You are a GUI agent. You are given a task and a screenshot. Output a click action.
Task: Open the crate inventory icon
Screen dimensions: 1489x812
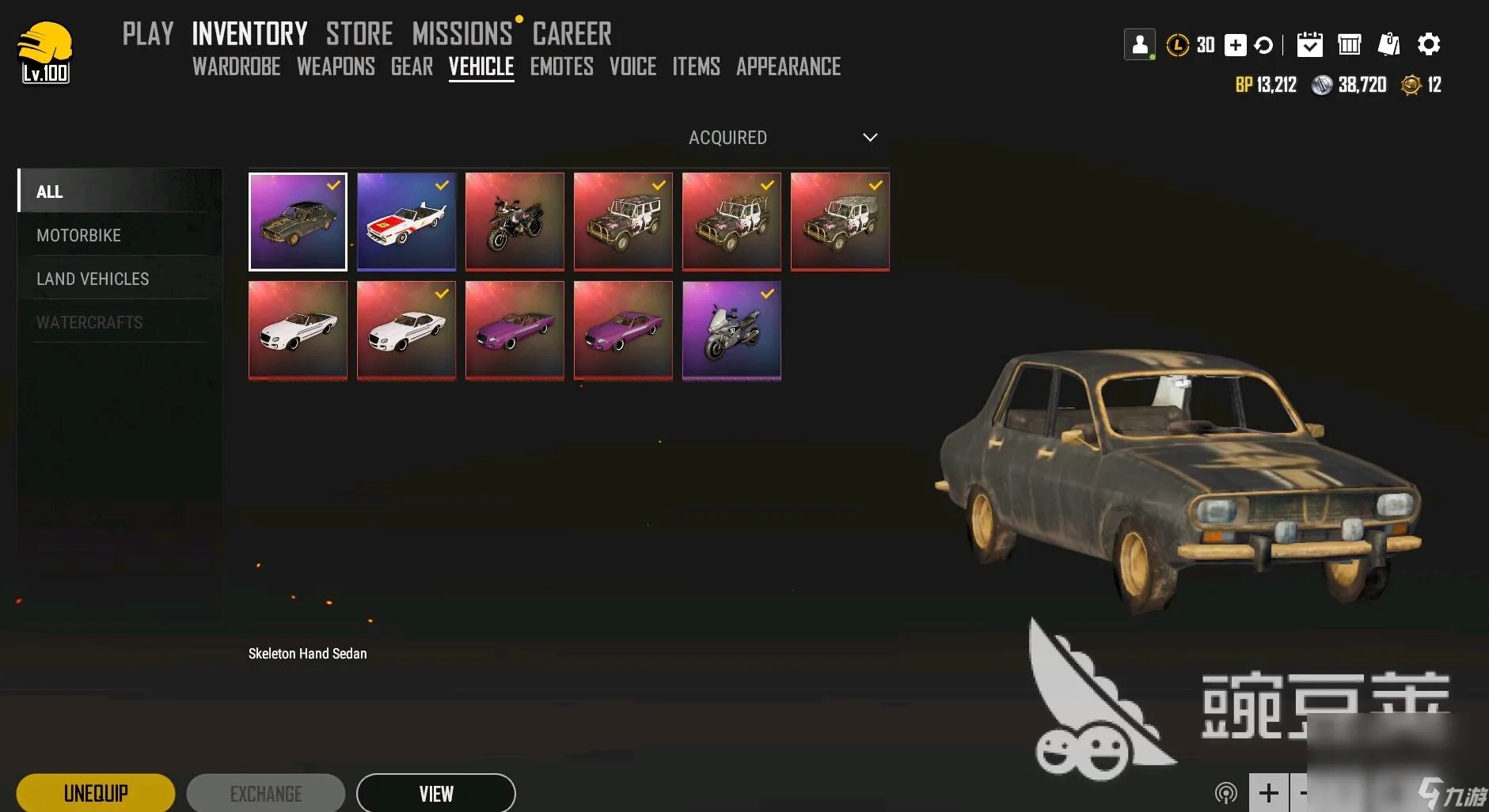pyautogui.click(x=1350, y=45)
